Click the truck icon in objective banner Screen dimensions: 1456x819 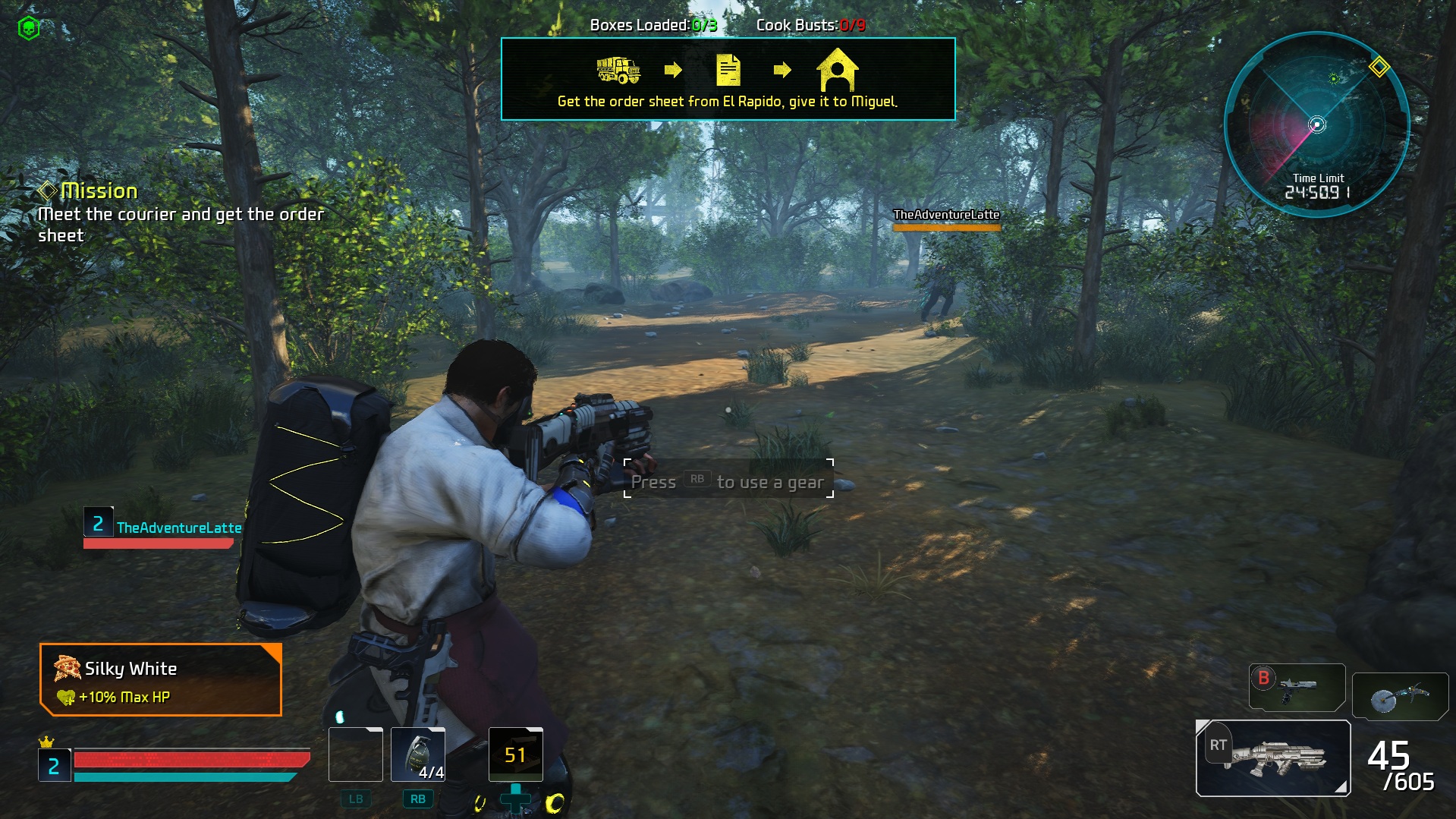tap(618, 71)
